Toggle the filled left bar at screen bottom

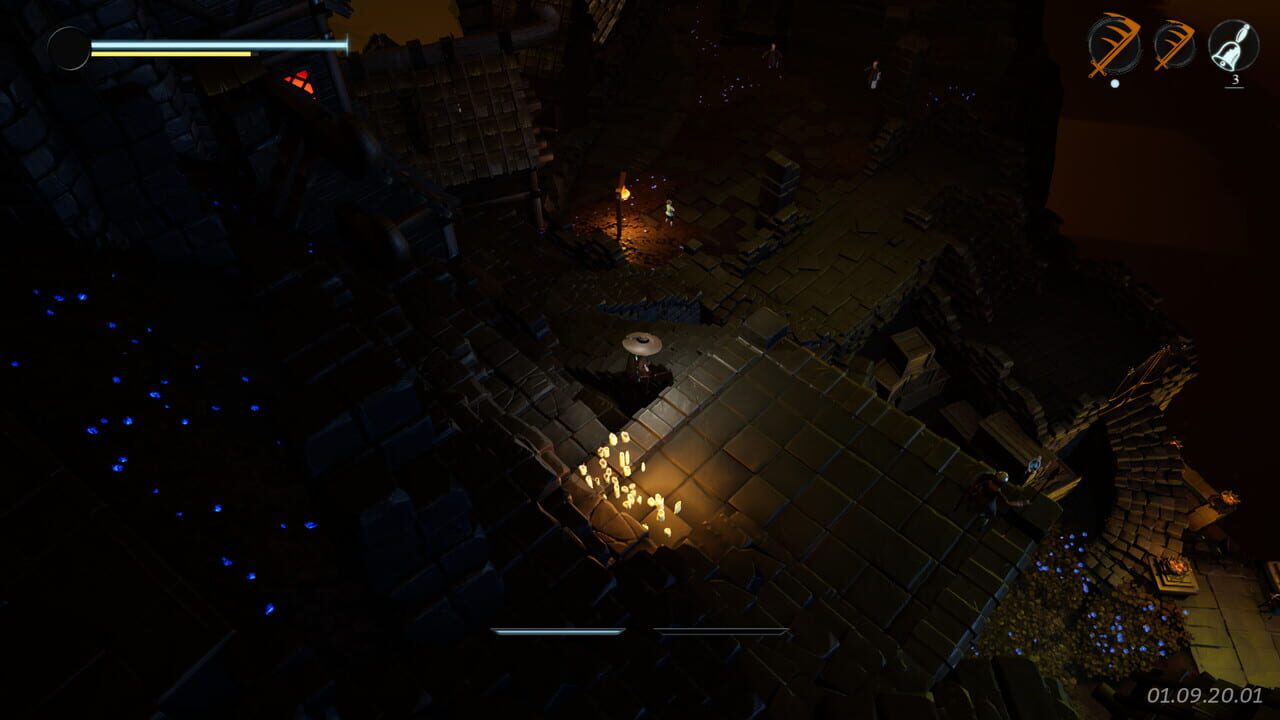pos(560,631)
